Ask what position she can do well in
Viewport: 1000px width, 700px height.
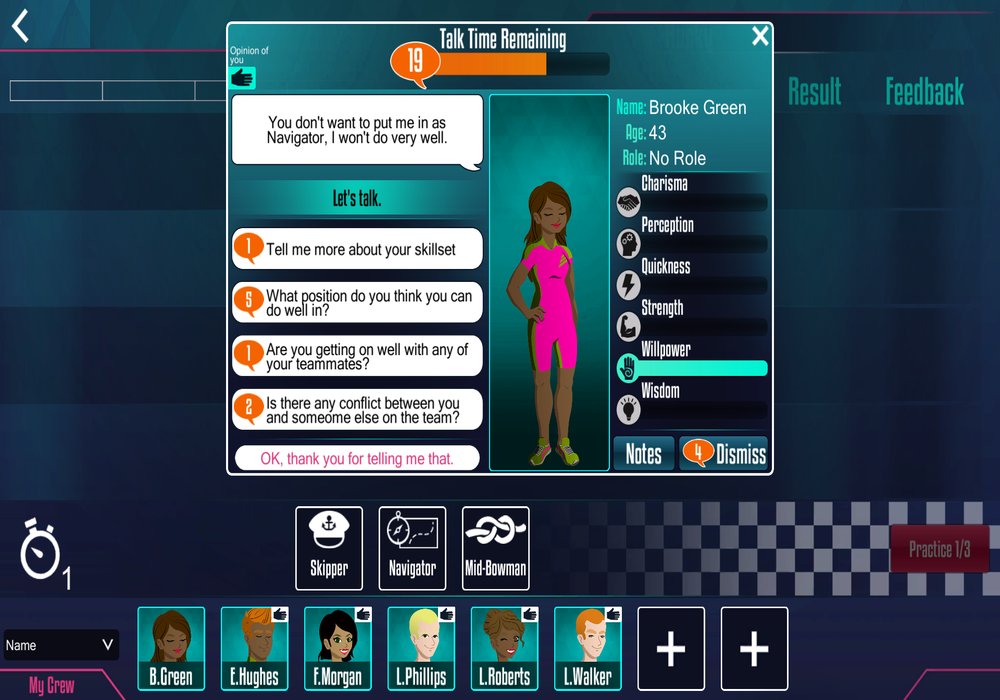pos(358,303)
